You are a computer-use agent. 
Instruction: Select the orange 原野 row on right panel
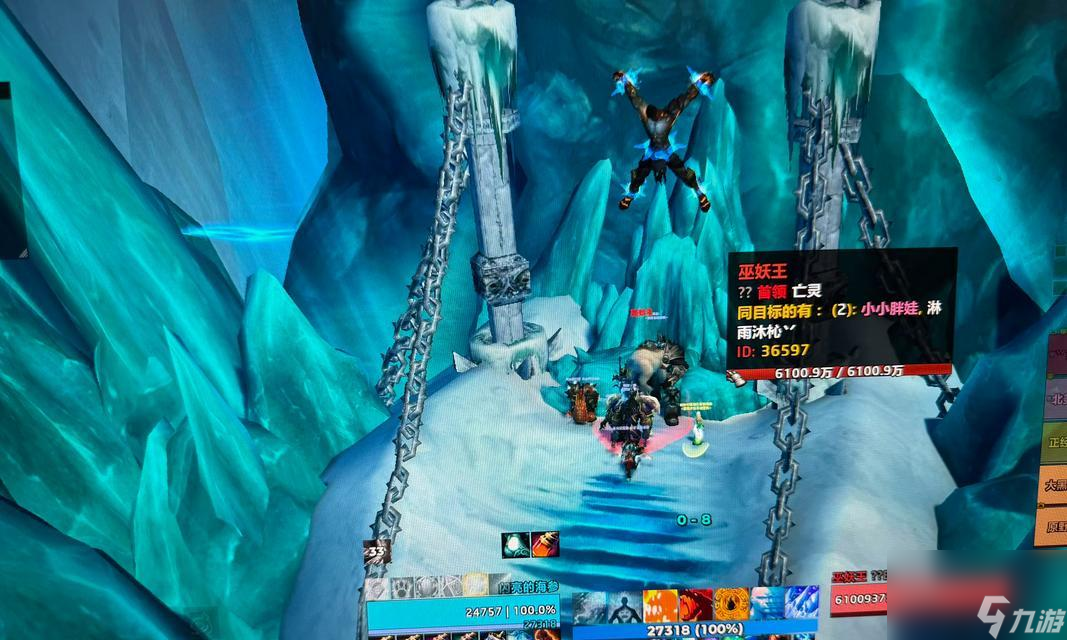click(x=1054, y=526)
